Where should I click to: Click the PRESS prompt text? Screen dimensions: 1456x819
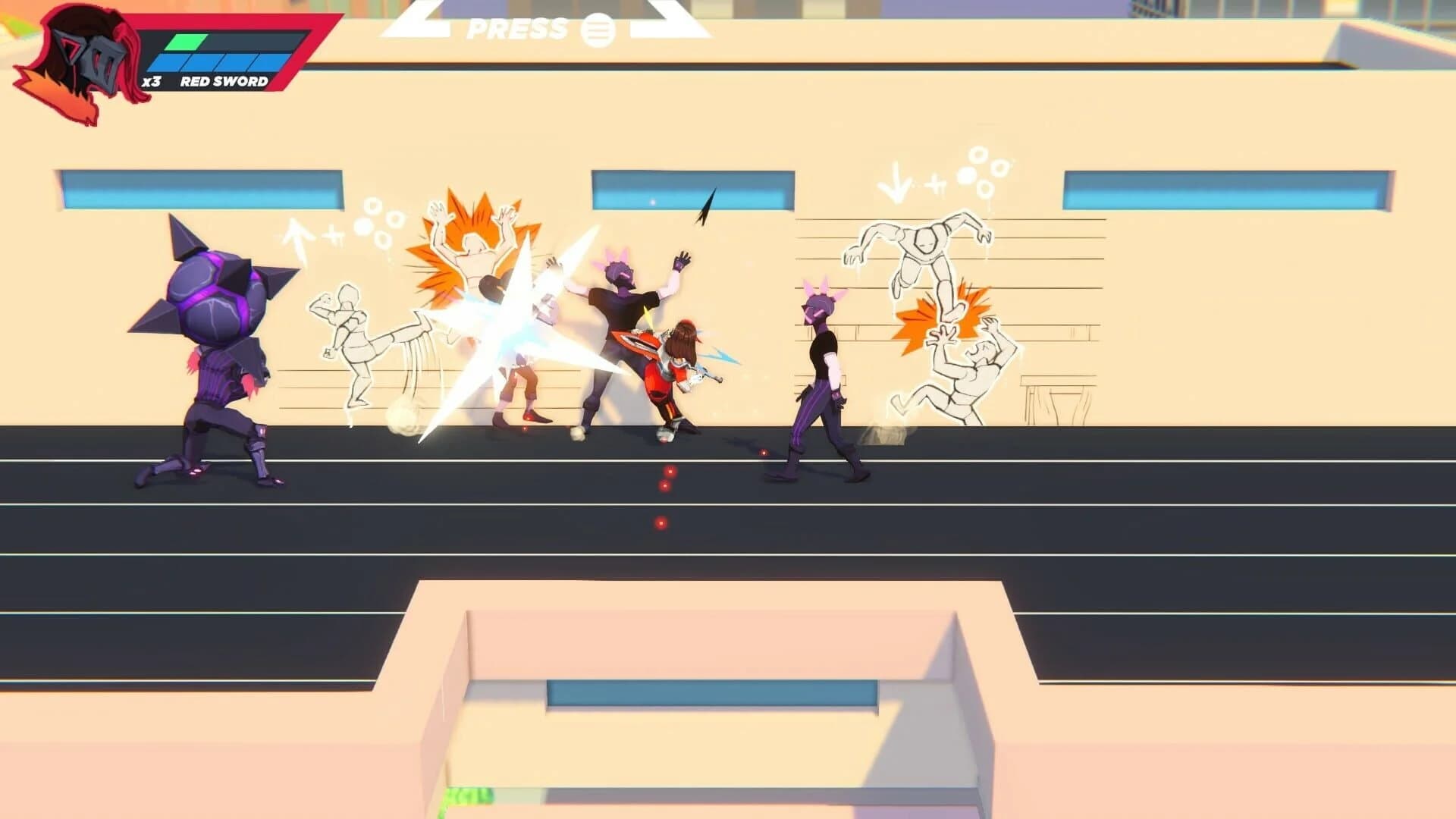click(x=516, y=29)
